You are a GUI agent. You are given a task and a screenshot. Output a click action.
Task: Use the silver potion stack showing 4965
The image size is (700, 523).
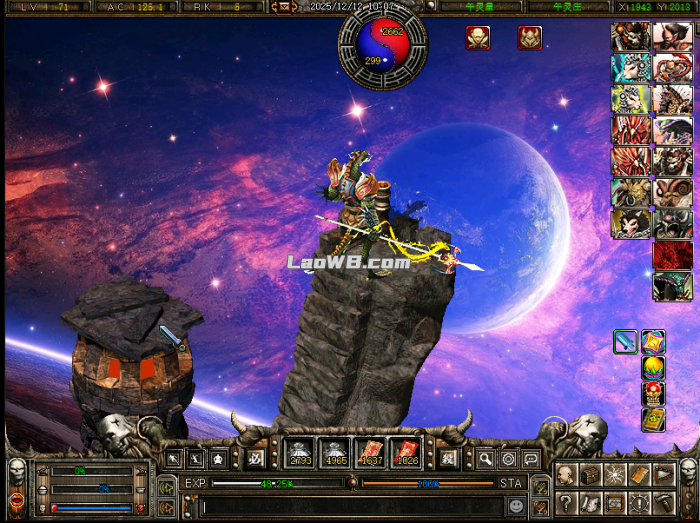point(335,456)
